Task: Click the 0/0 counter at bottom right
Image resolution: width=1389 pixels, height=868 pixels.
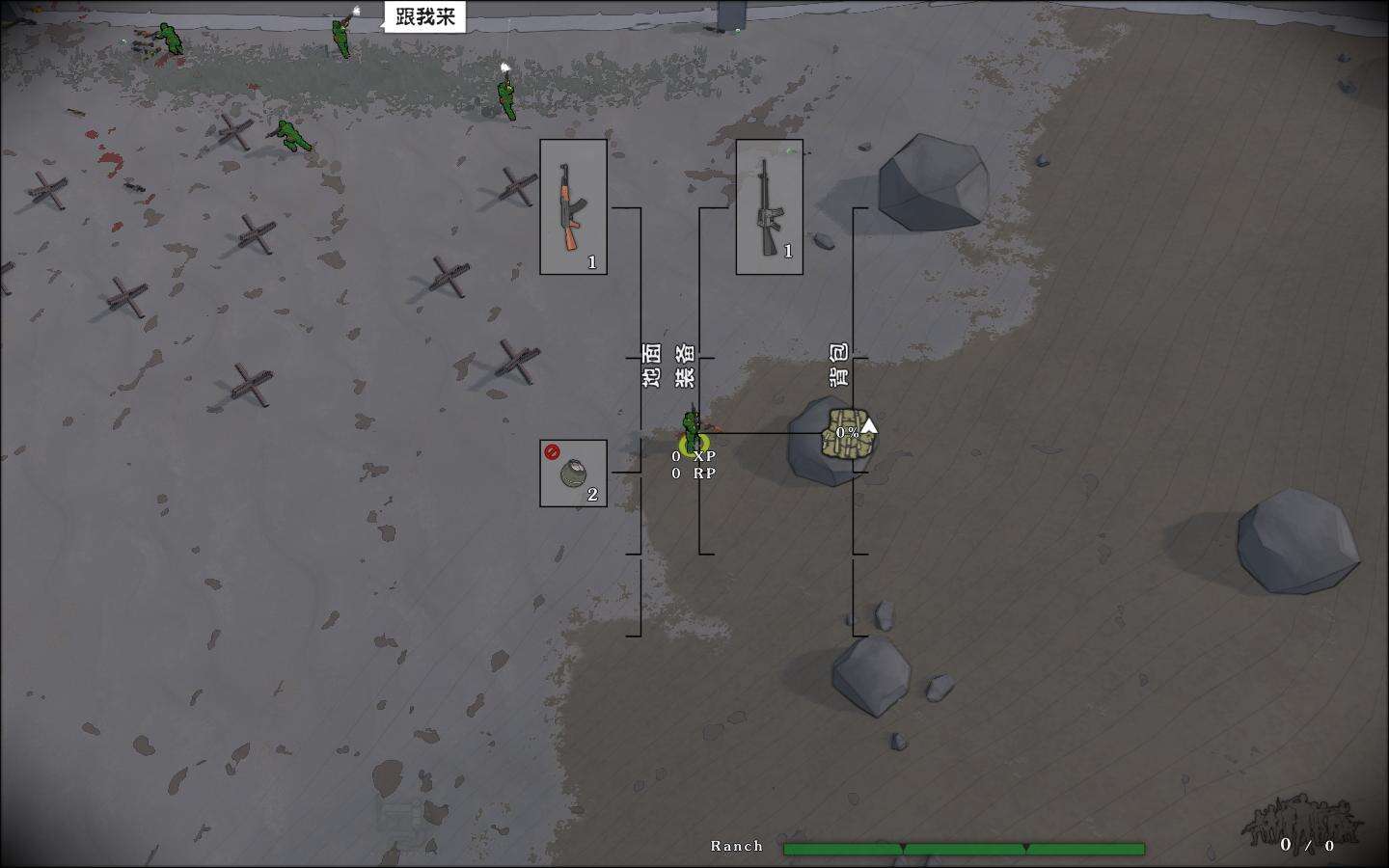Action: [1307, 846]
